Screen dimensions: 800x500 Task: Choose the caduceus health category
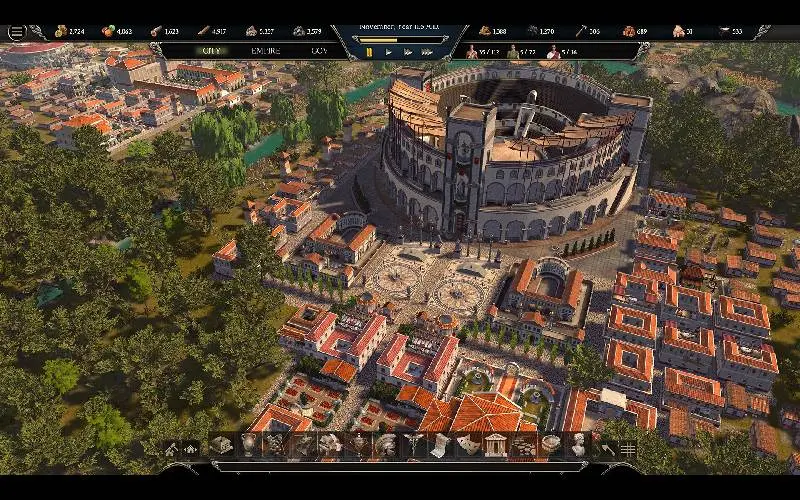coord(412,445)
